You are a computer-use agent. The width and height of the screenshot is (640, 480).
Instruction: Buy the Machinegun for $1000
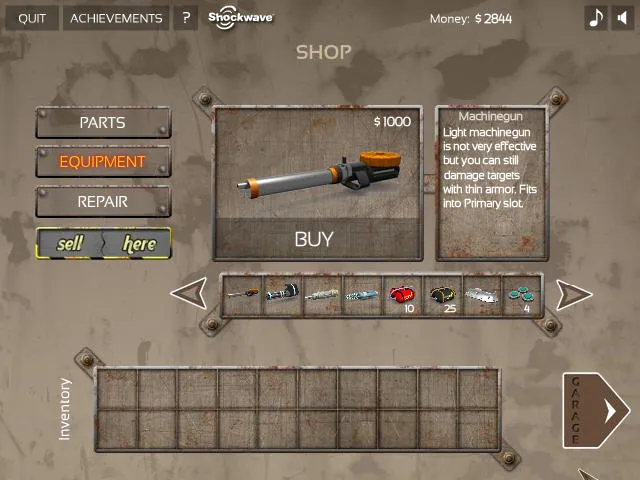(x=314, y=239)
